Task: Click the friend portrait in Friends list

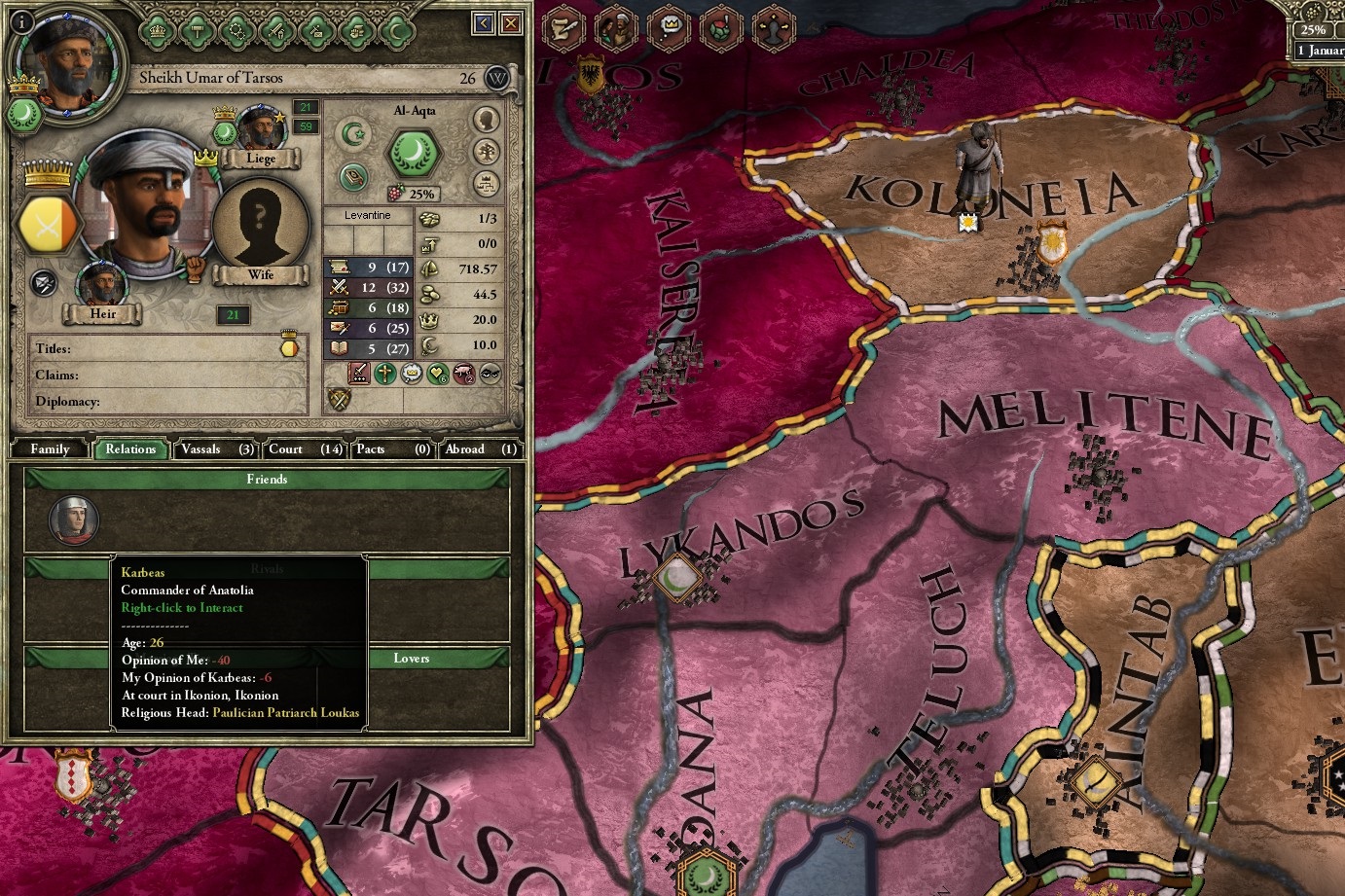Action: (x=73, y=520)
